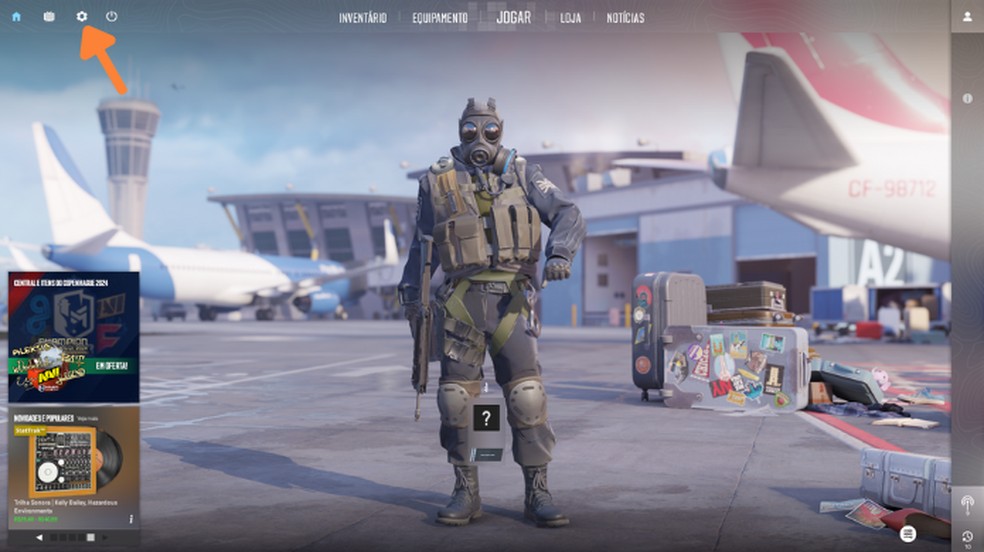Select the Jogar menu option

point(514,17)
